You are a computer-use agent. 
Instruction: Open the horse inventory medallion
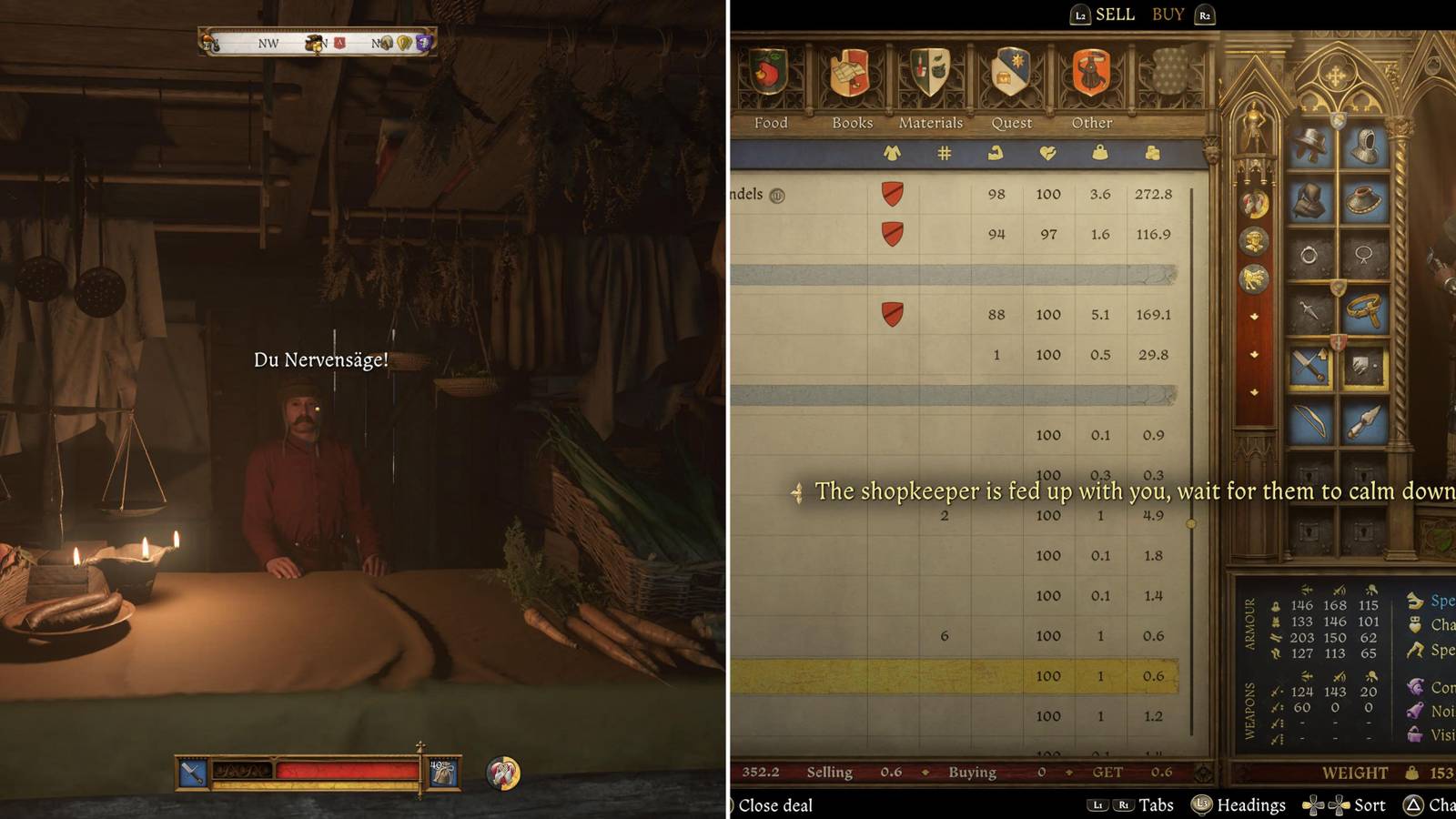point(1254,277)
